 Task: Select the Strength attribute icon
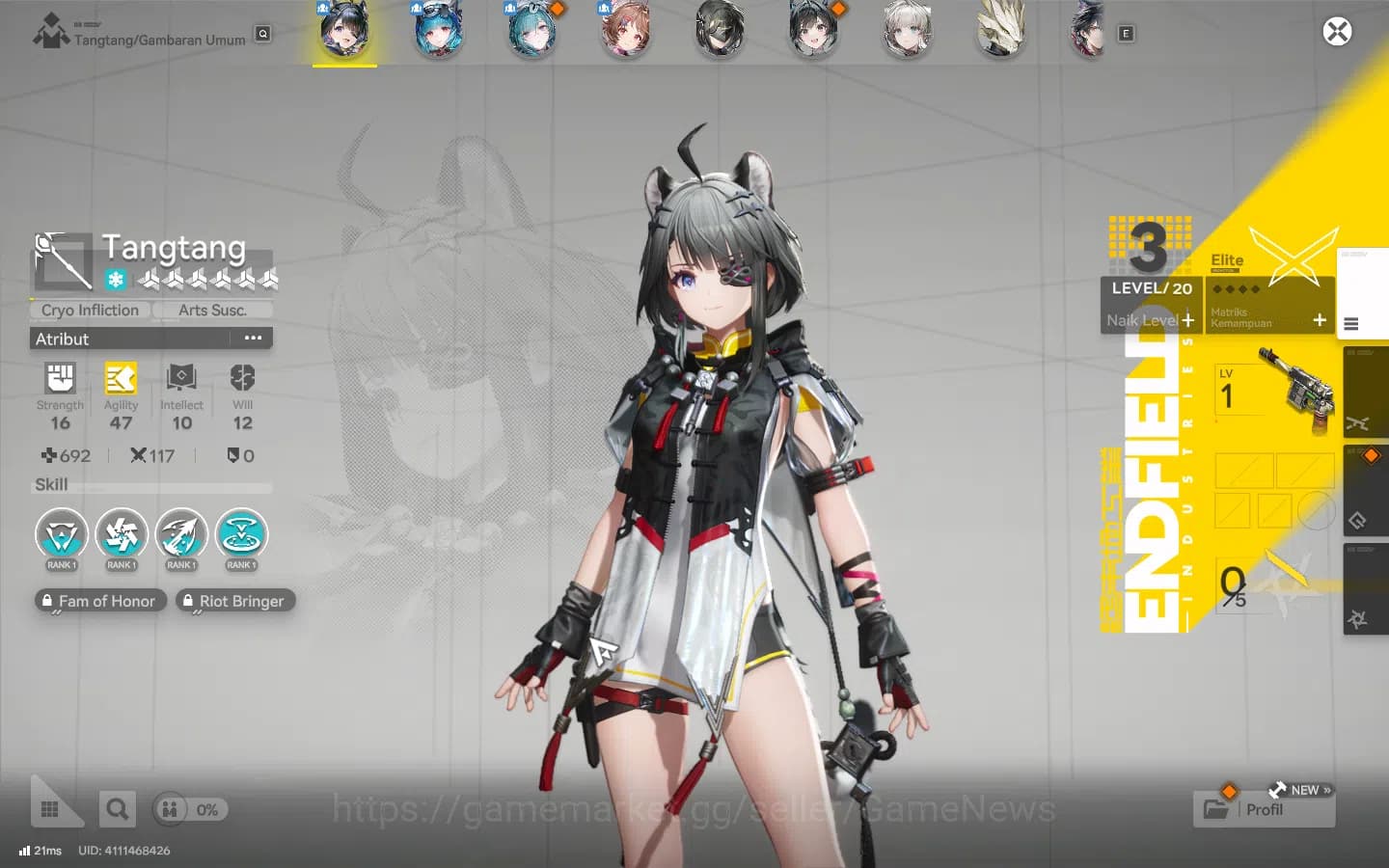[60, 379]
